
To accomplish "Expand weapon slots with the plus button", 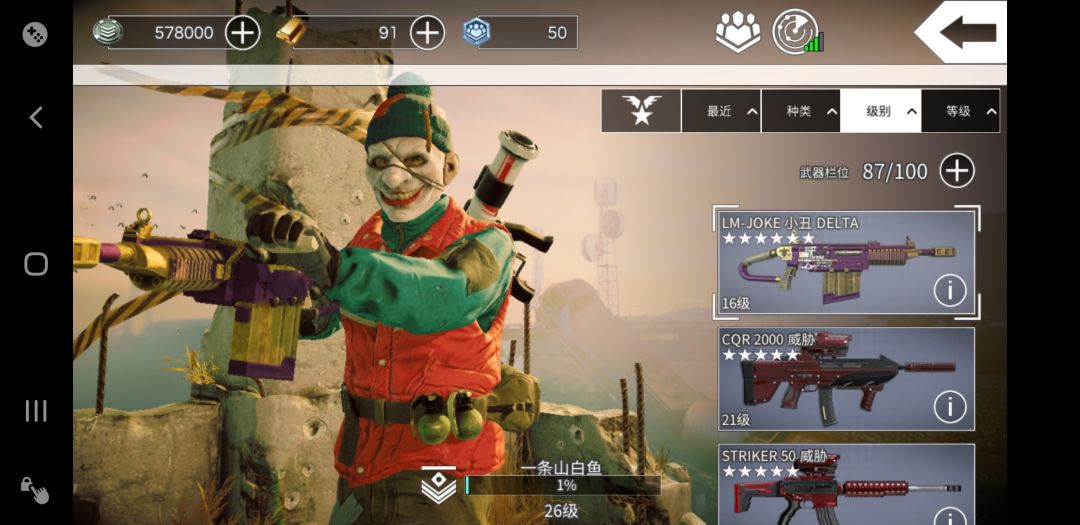I will (957, 171).
